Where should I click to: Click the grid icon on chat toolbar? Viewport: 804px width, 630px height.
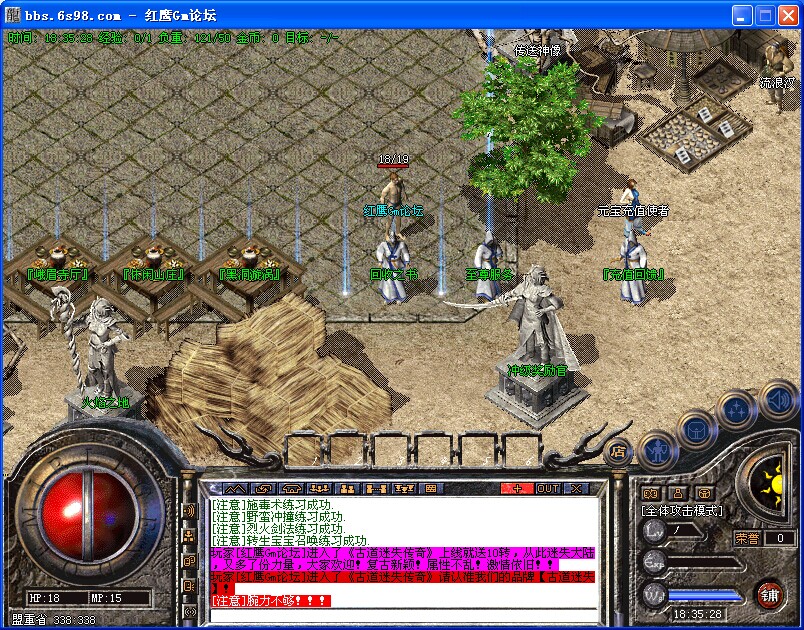coord(431,489)
